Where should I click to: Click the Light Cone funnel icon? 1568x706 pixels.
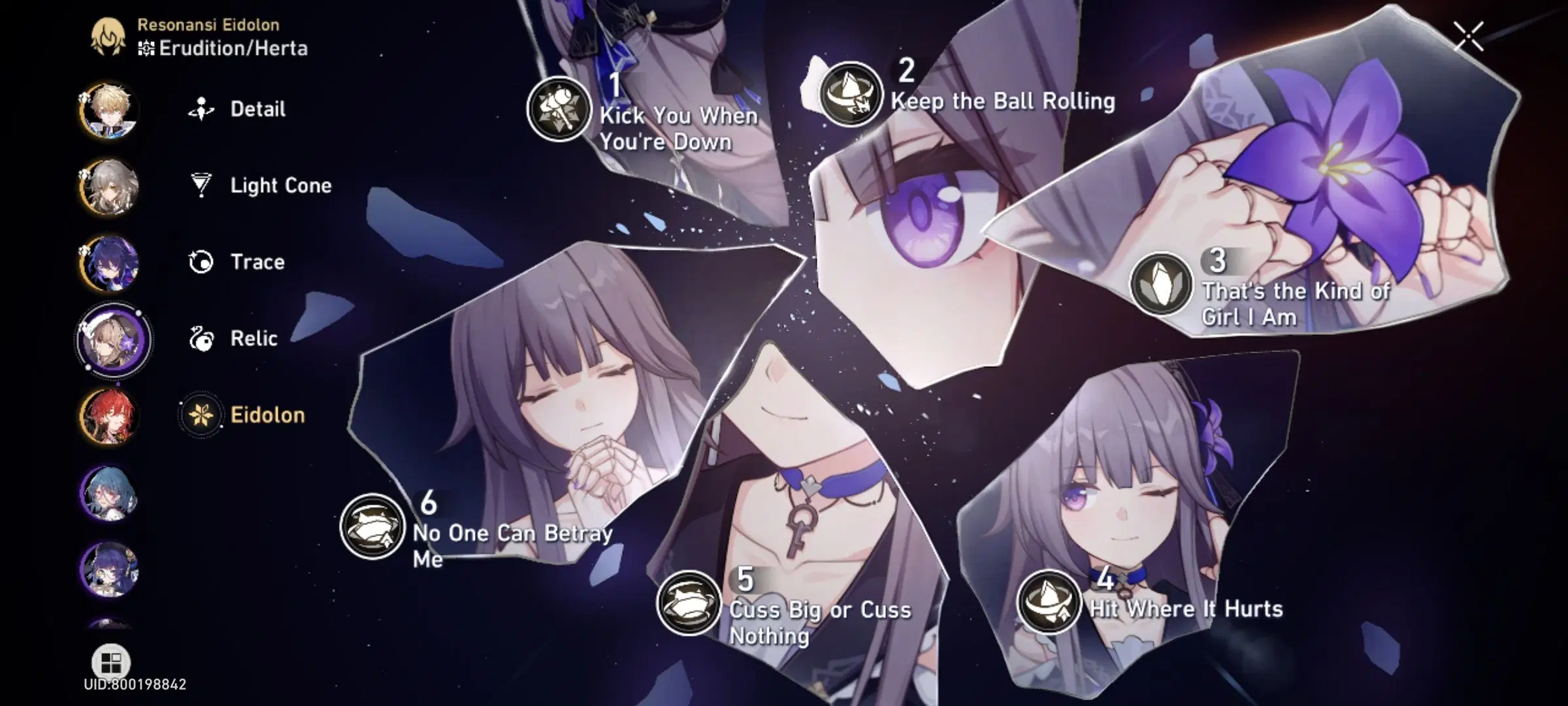pyautogui.click(x=203, y=185)
